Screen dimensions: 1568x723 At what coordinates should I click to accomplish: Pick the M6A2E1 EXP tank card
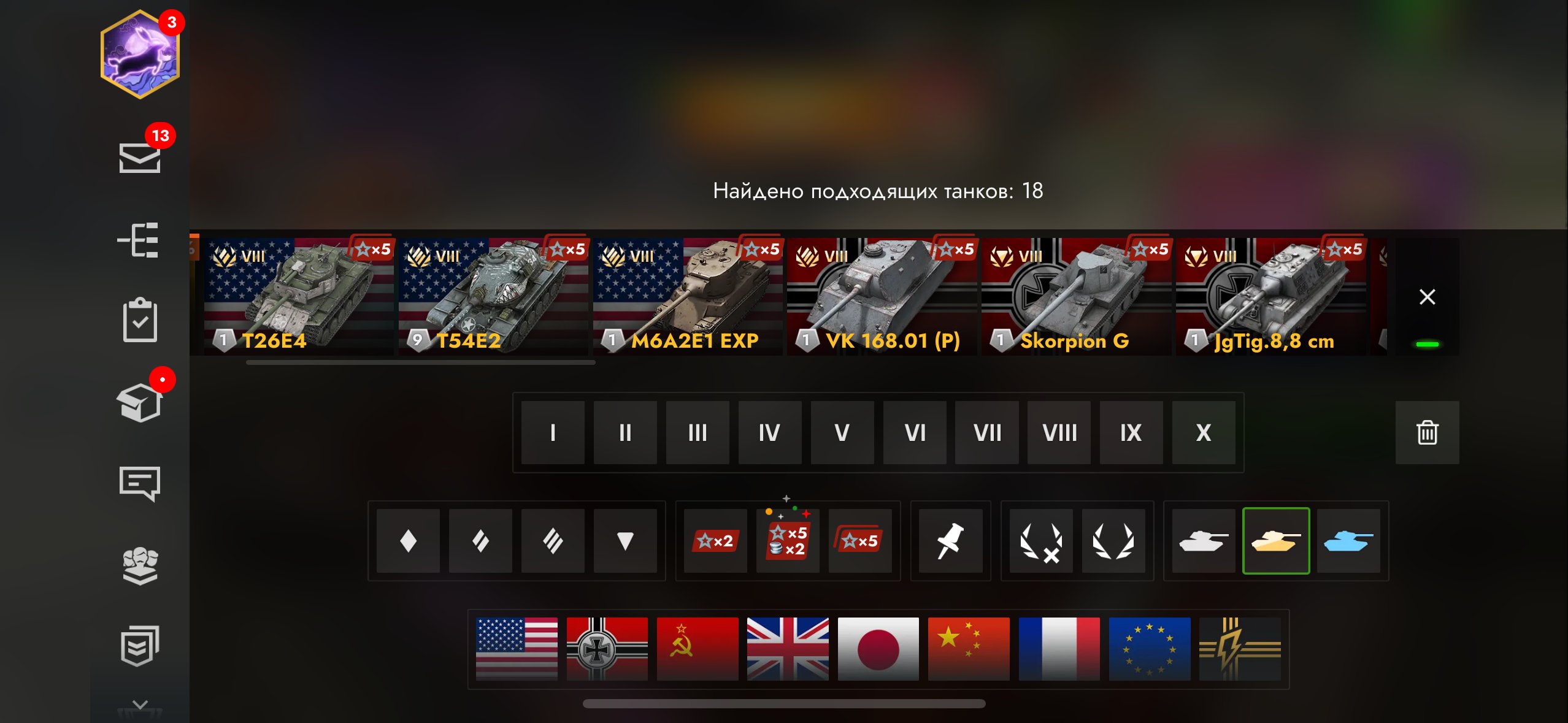[x=687, y=297]
